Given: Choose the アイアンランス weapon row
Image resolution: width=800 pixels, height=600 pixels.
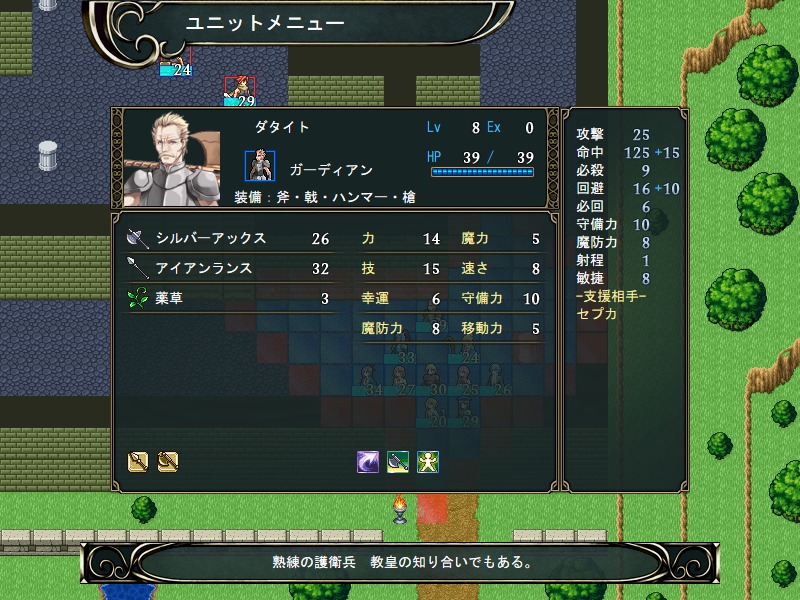Looking at the screenshot, I should (x=228, y=269).
